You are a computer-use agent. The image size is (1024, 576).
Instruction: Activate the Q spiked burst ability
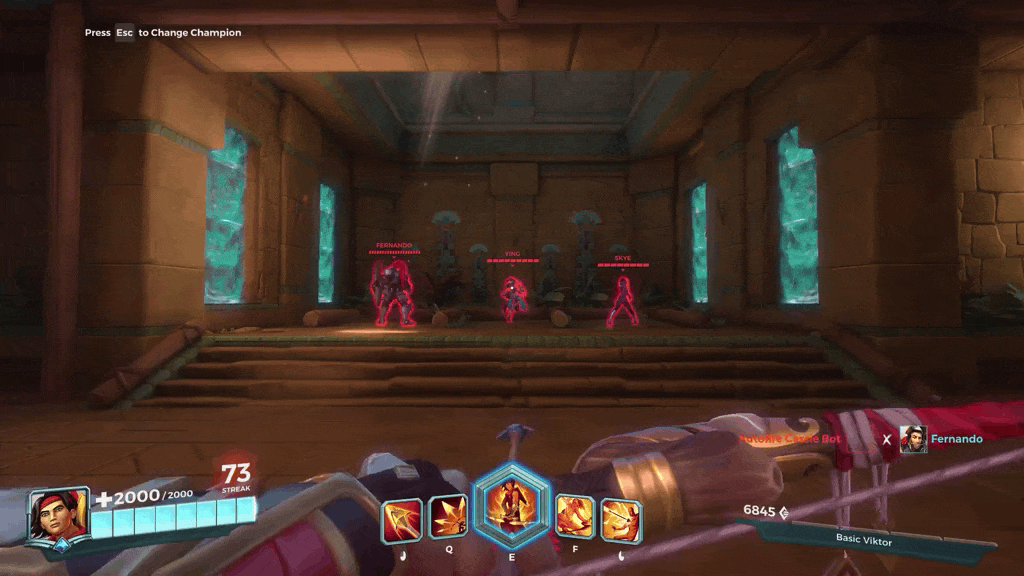tap(448, 518)
